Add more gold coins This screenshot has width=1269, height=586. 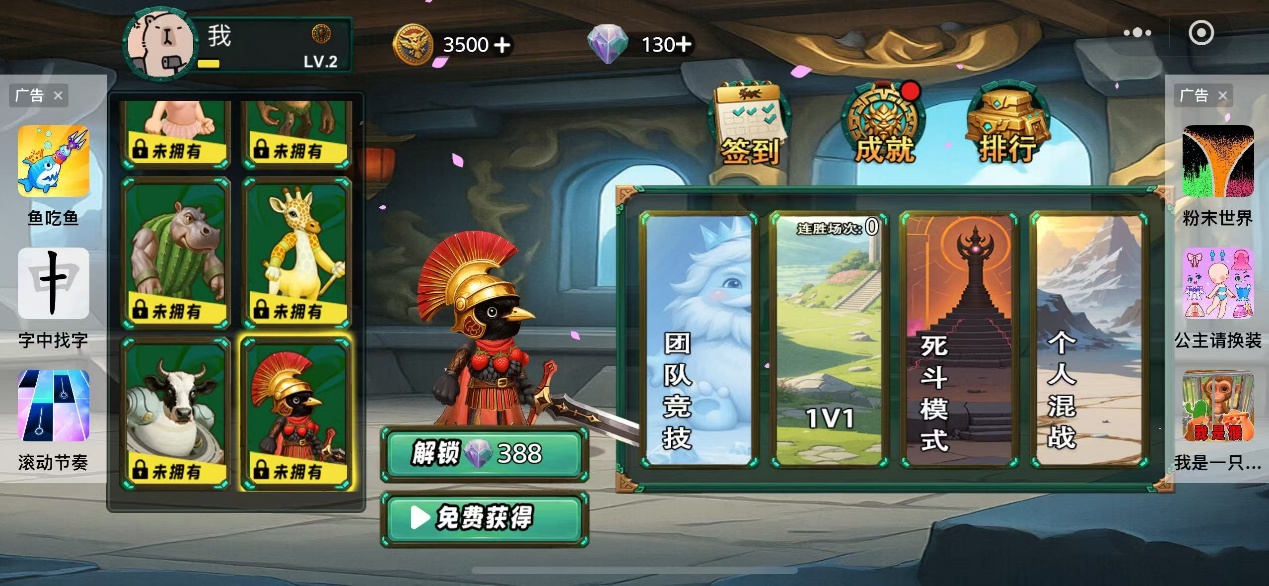click(x=502, y=45)
